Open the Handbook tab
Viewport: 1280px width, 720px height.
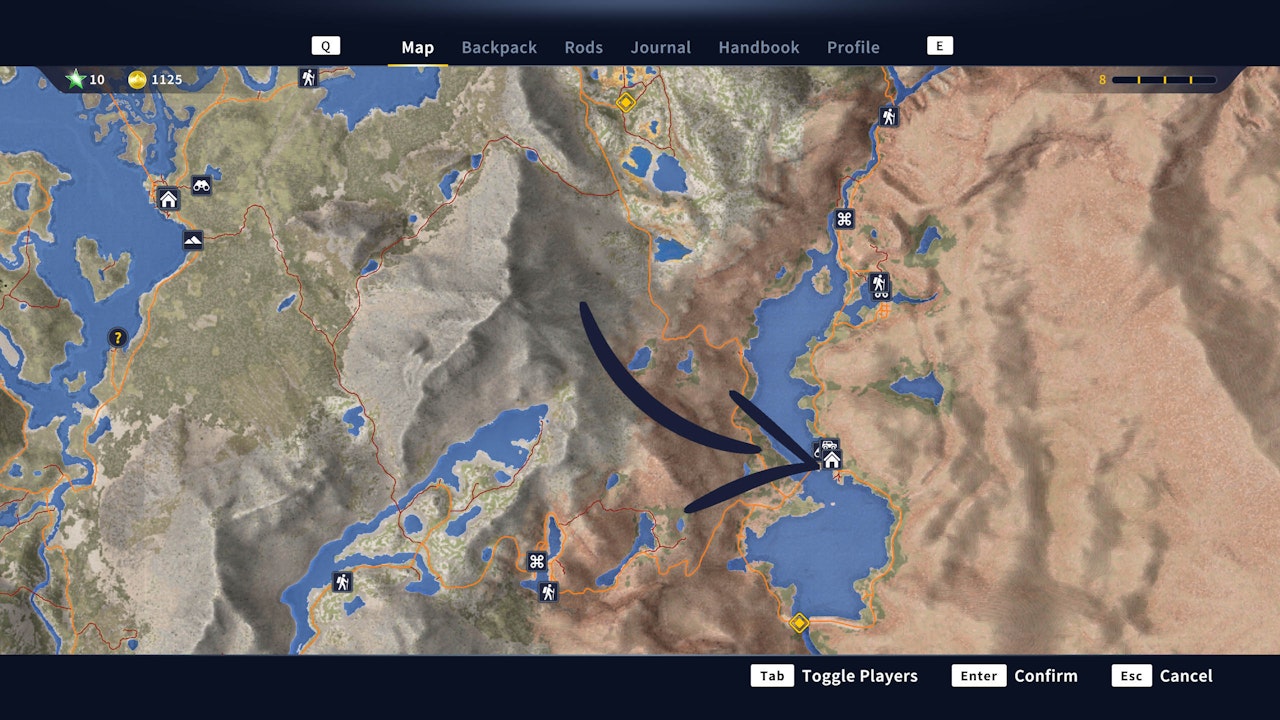click(758, 47)
